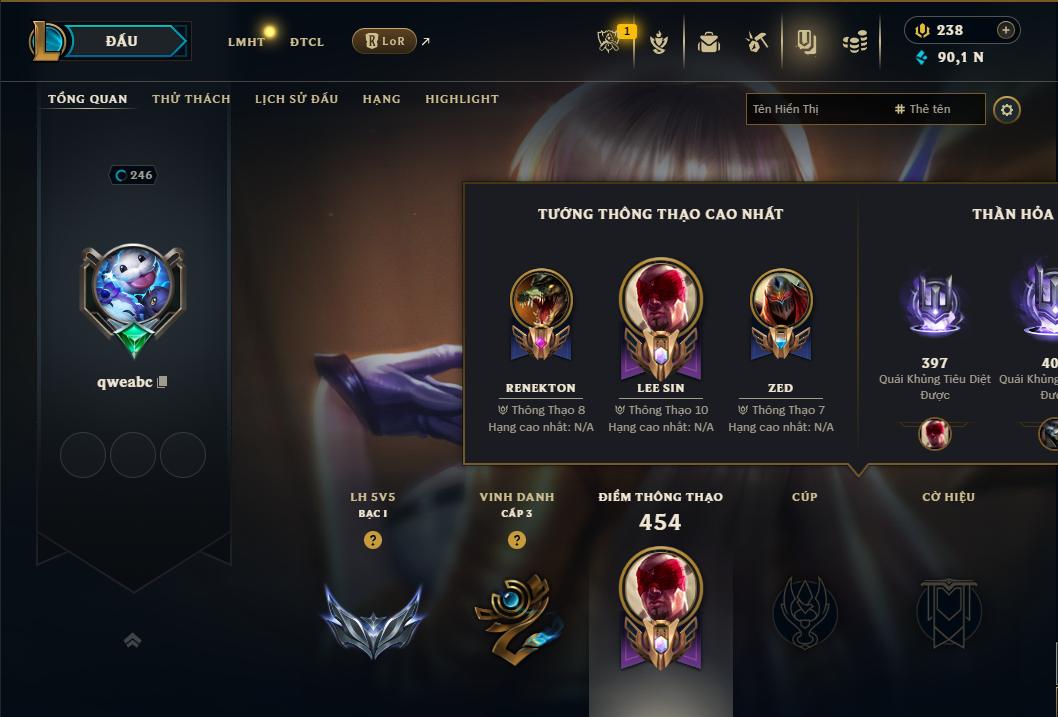
Task: Switch to the THỬ THÁCH tab
Action: point(191,99)
